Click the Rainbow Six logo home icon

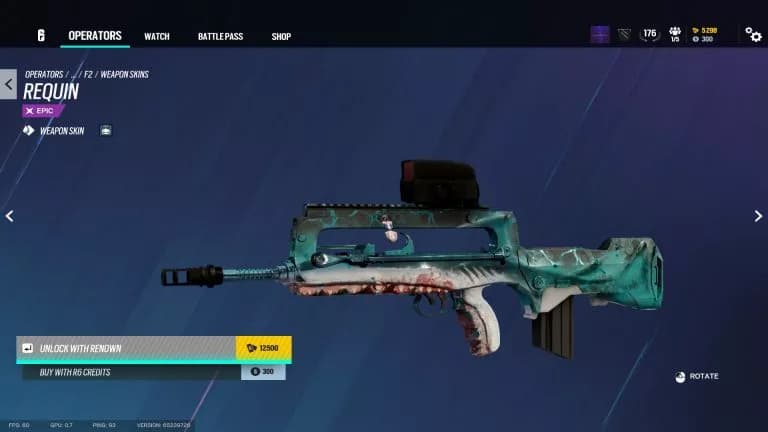point(41,35)
